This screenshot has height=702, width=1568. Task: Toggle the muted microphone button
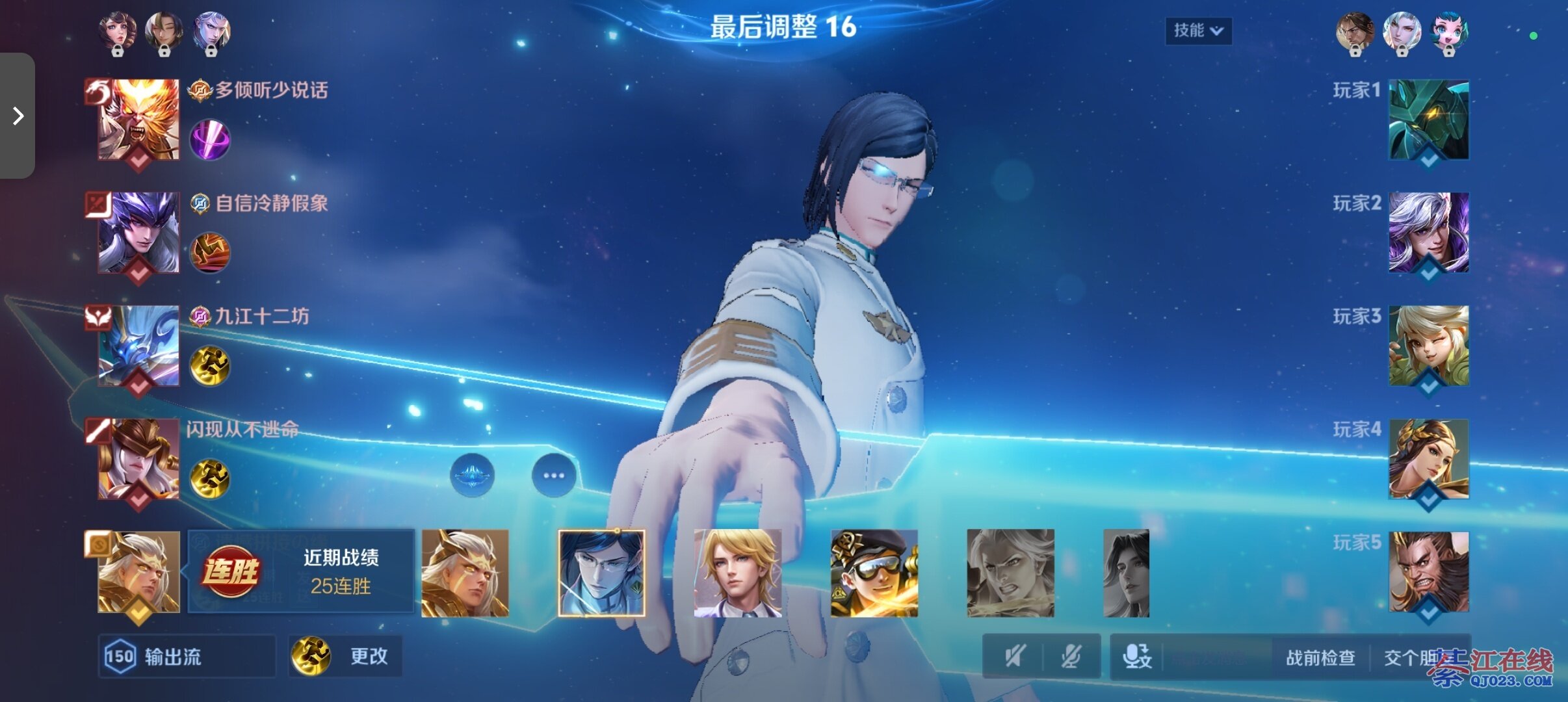[1071, 656]
